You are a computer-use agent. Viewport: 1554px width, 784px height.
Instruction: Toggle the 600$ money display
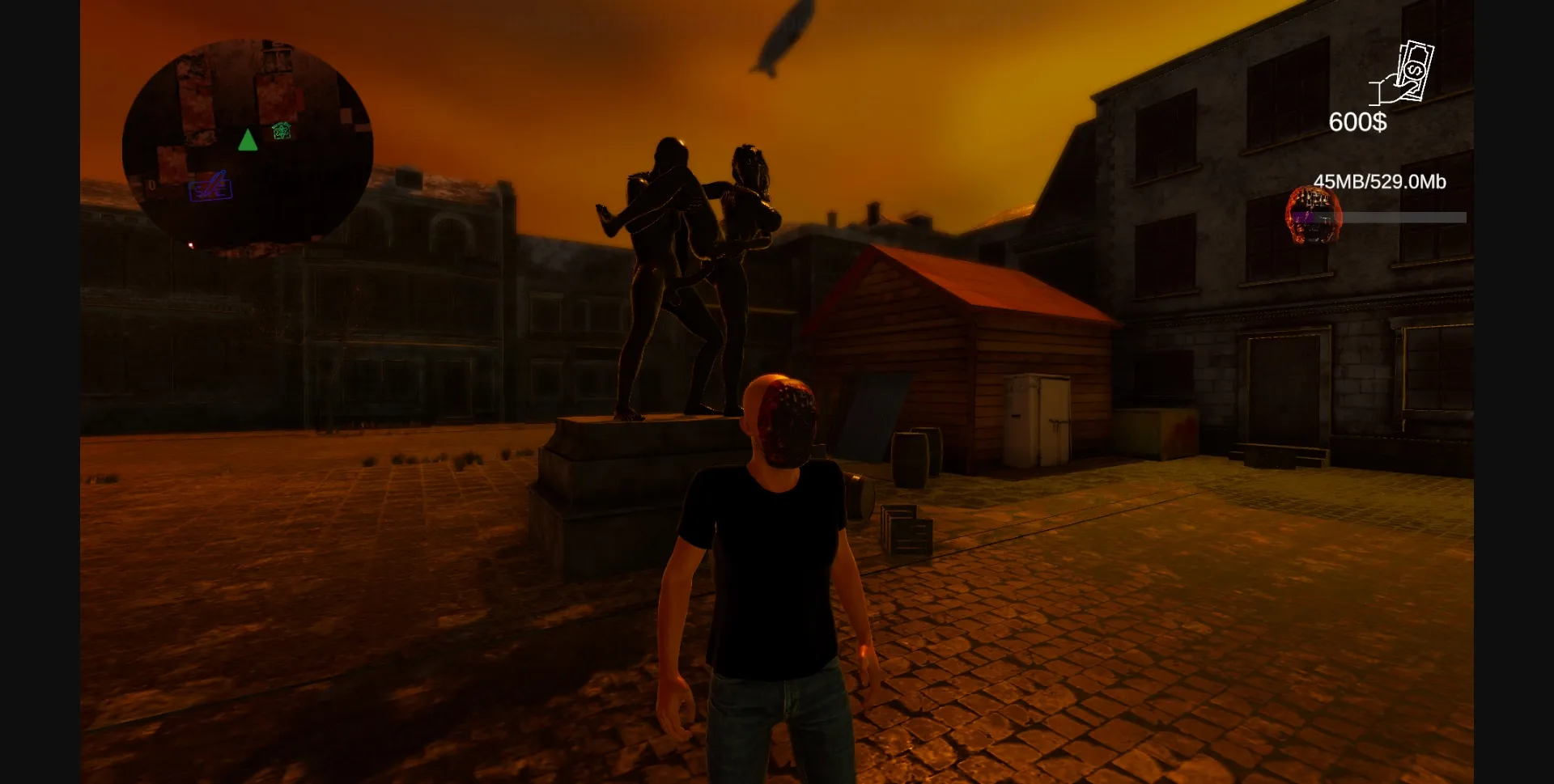click(1357, 123)
